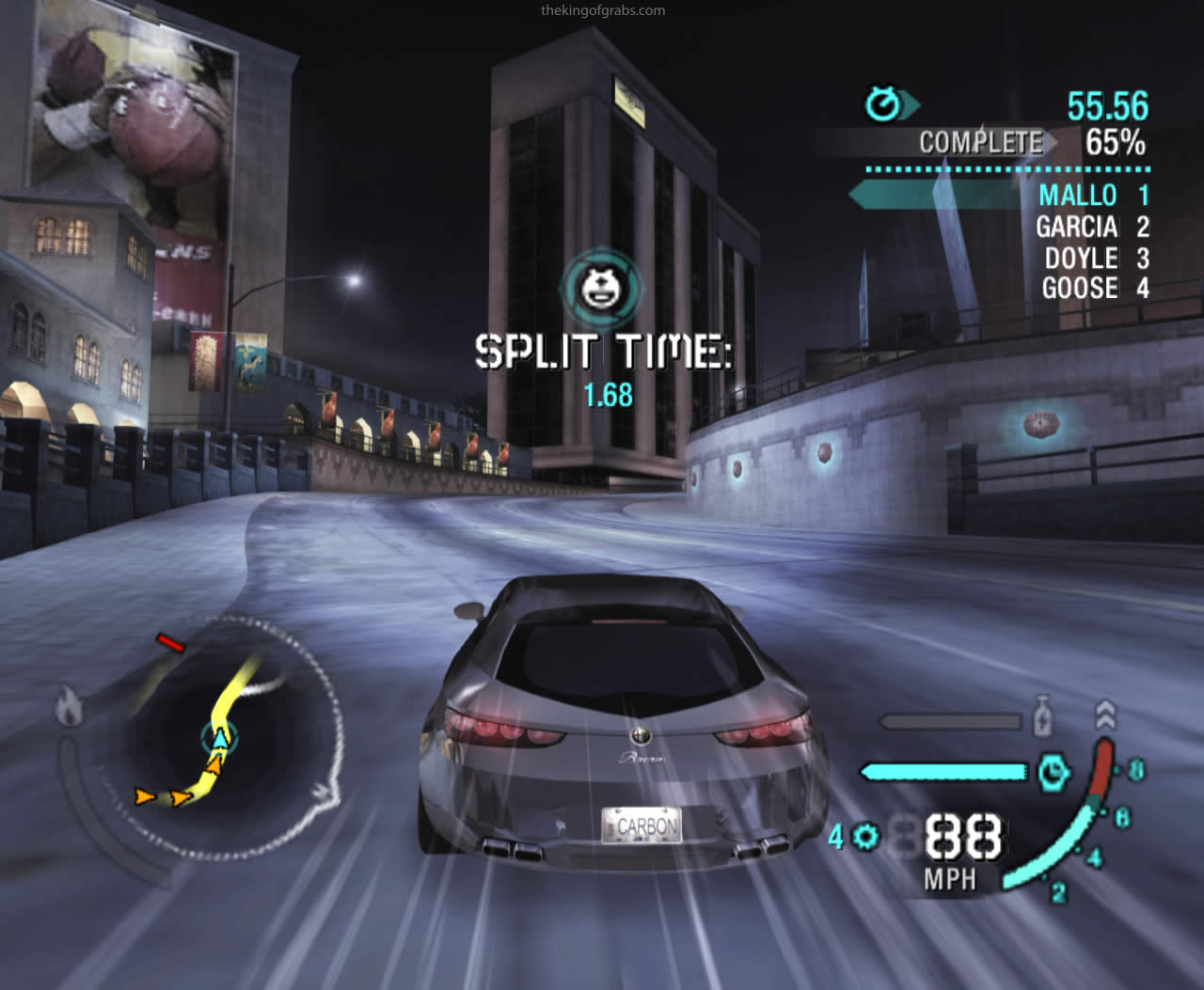1204x990 pixels.
Task: Select GARCIA in the race standings
Action: 1076,227
